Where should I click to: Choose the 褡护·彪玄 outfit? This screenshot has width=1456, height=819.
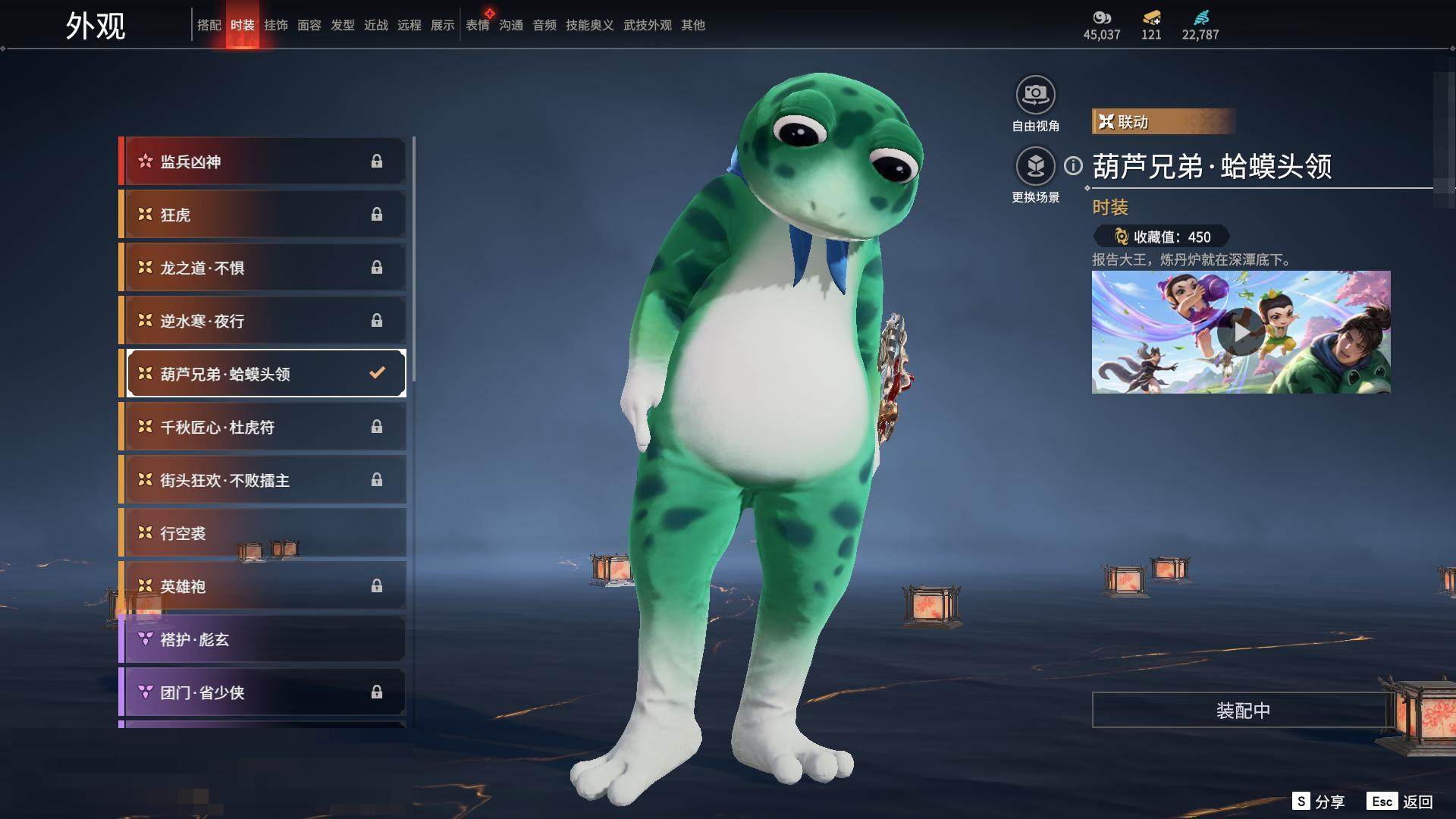pyautogui.click(x=263, y=639)
